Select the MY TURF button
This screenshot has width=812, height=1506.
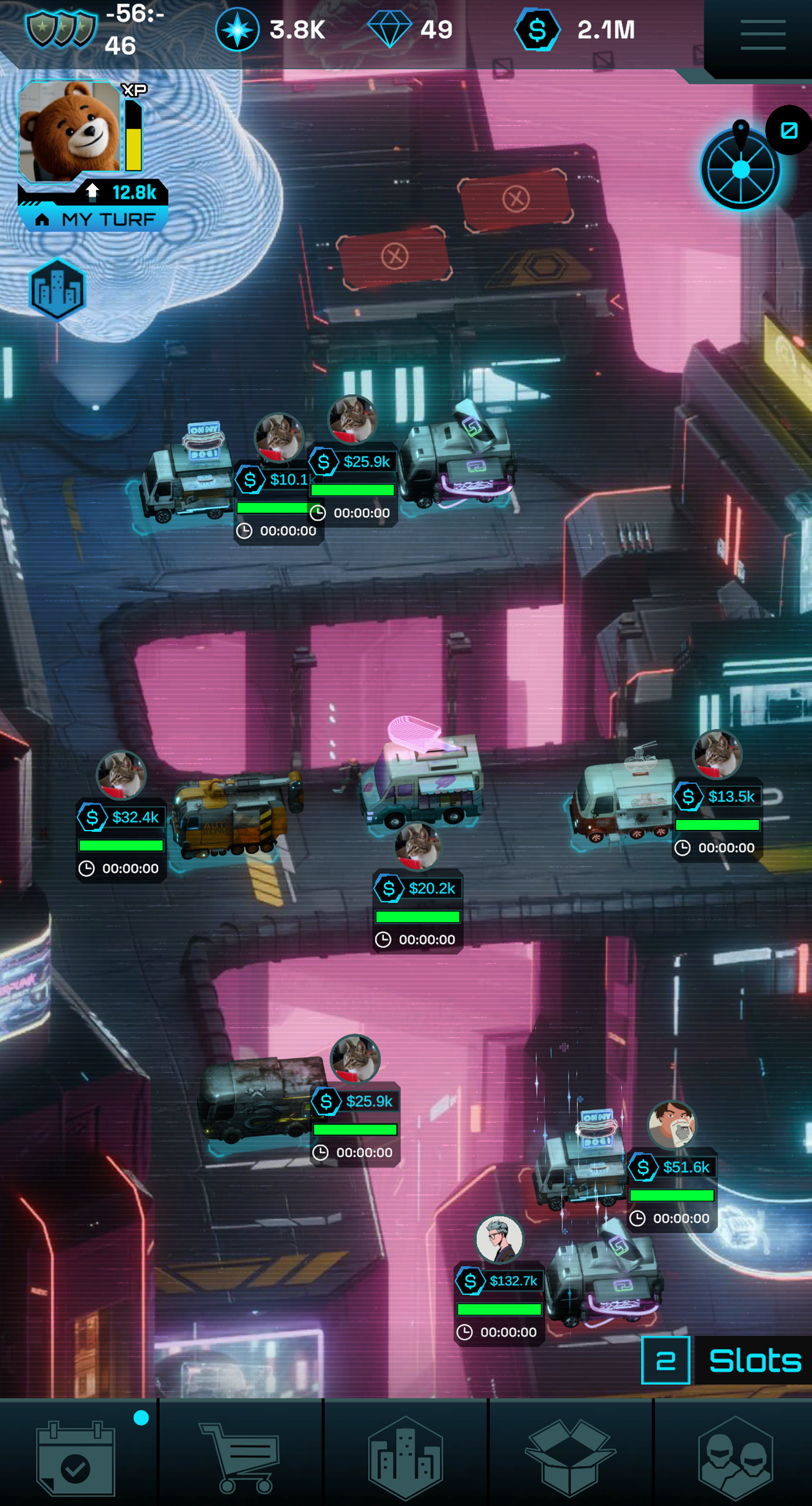(94, 219)
